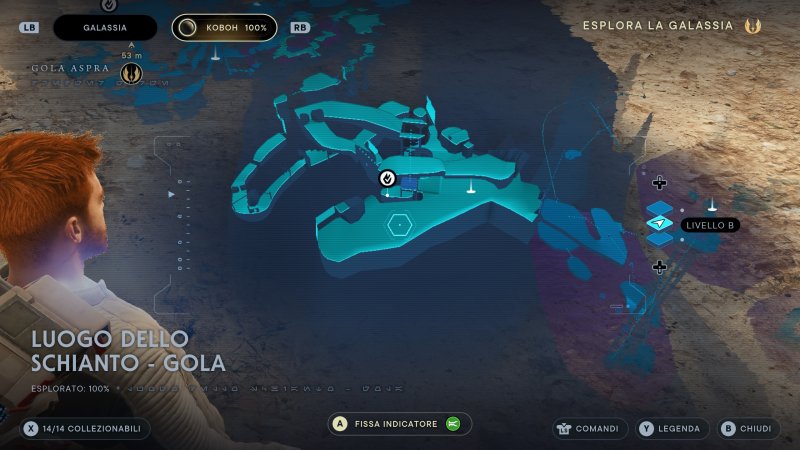The image size is (800, 450).
Task: Click the hexagon player marker on the map
Action: (x=400, y=224)
